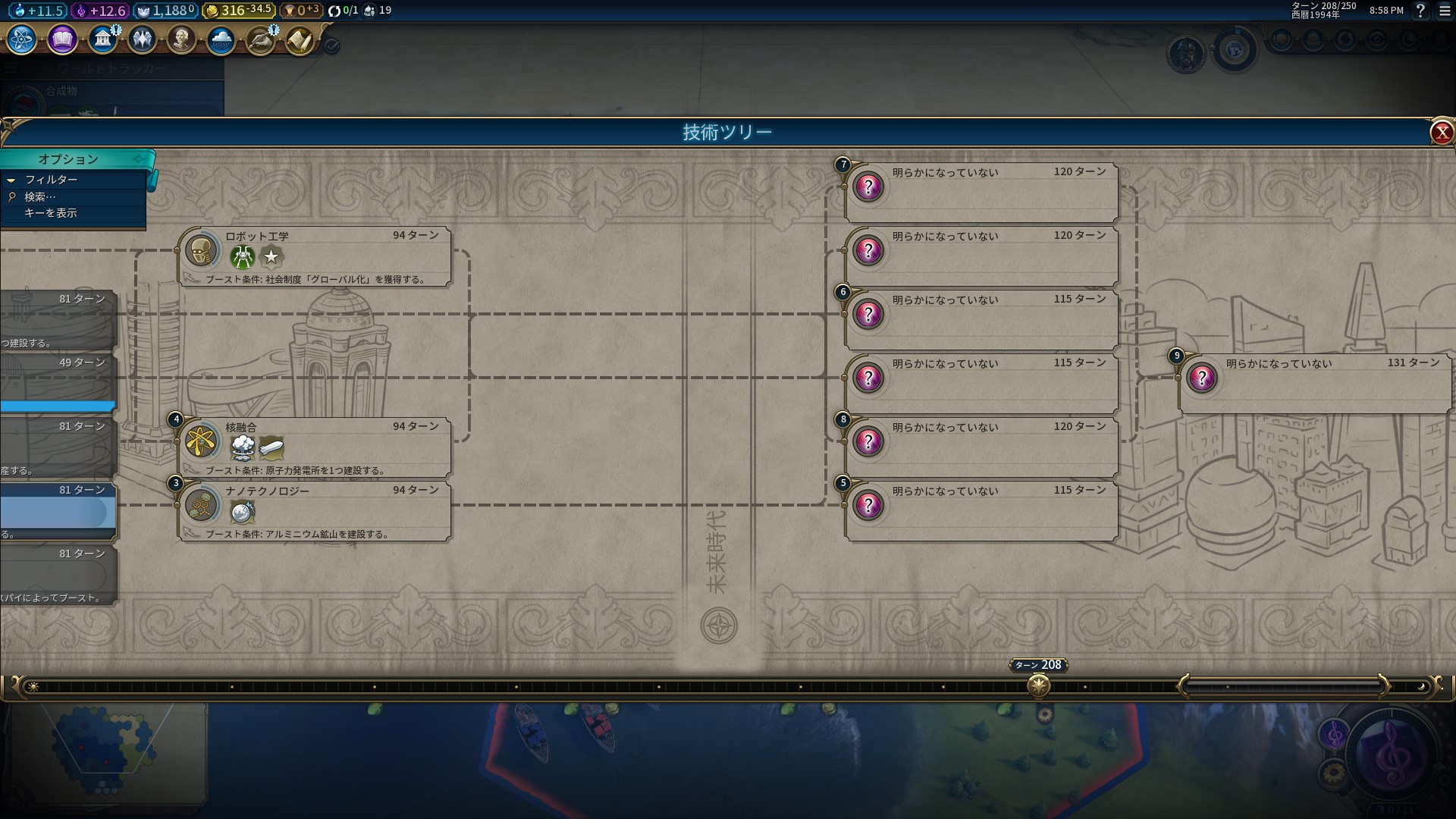The height and width of the screenshot is (819, 1456).
Task: Open the climate cloud button
Action: [221, 39]
